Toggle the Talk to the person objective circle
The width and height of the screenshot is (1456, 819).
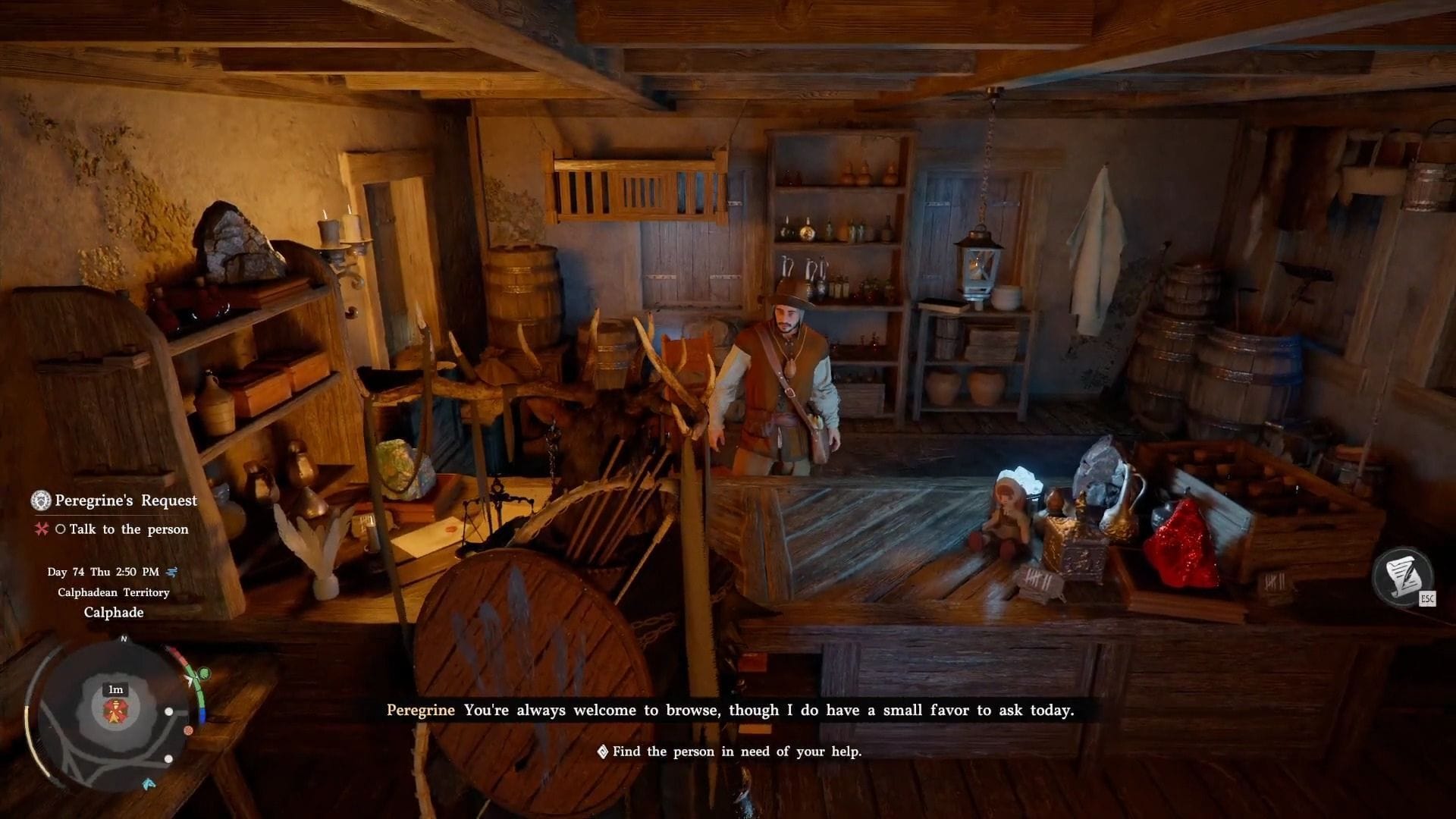pyautogui.click(x=61, y=529)
